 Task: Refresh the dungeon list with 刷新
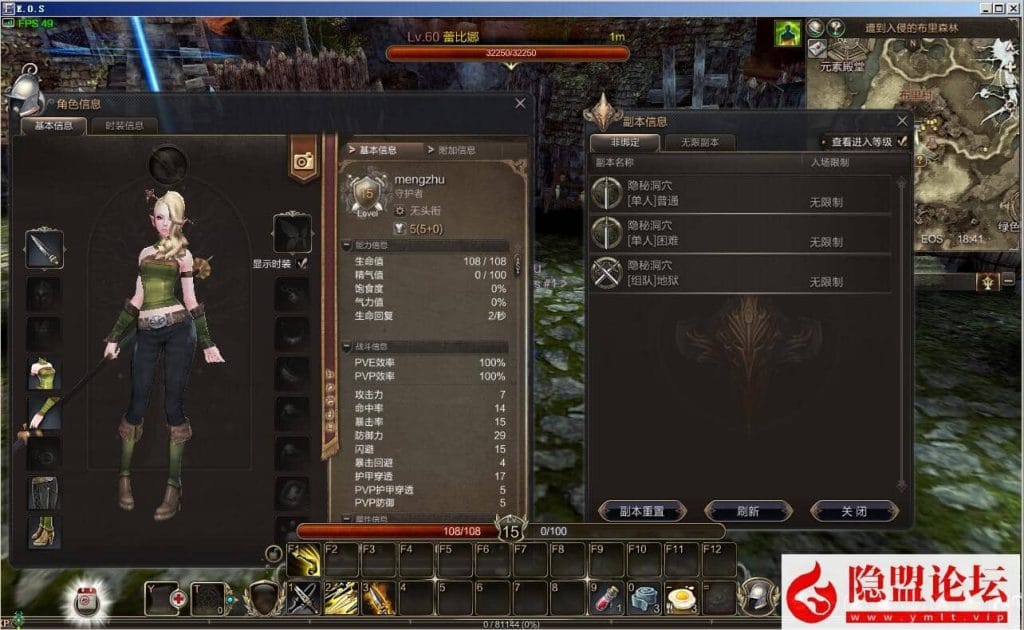[x=748, y=511]
